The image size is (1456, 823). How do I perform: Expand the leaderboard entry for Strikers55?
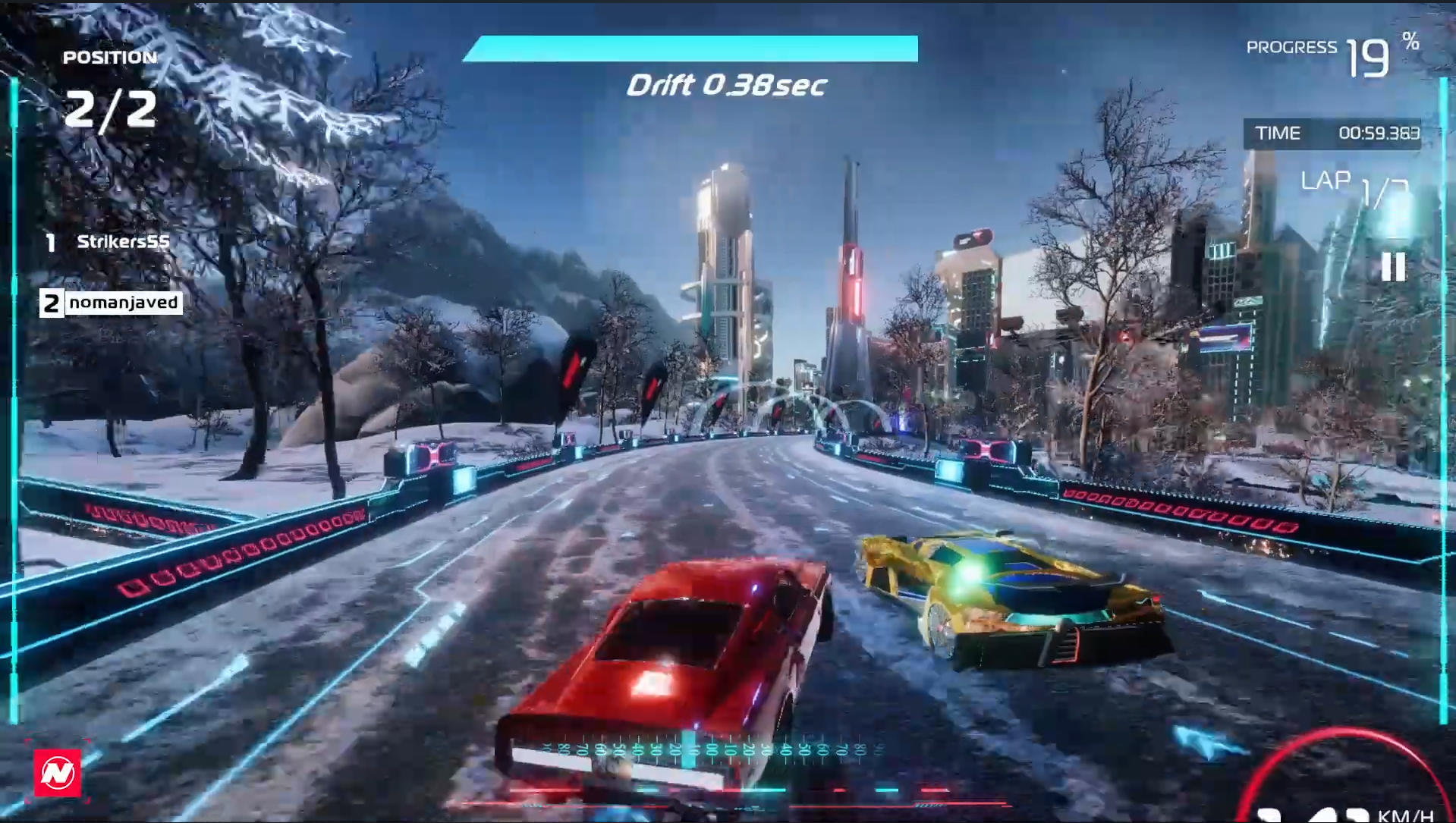pos(124,243)
